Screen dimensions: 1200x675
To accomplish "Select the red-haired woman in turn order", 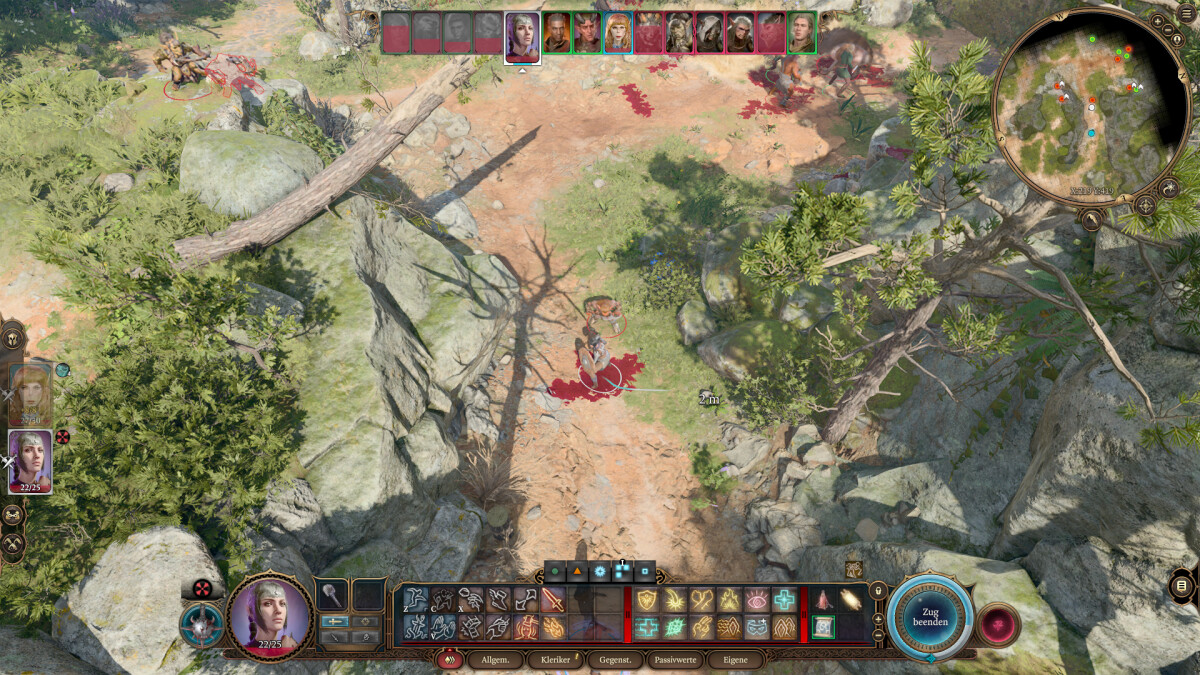I will (x=617, y=33).
